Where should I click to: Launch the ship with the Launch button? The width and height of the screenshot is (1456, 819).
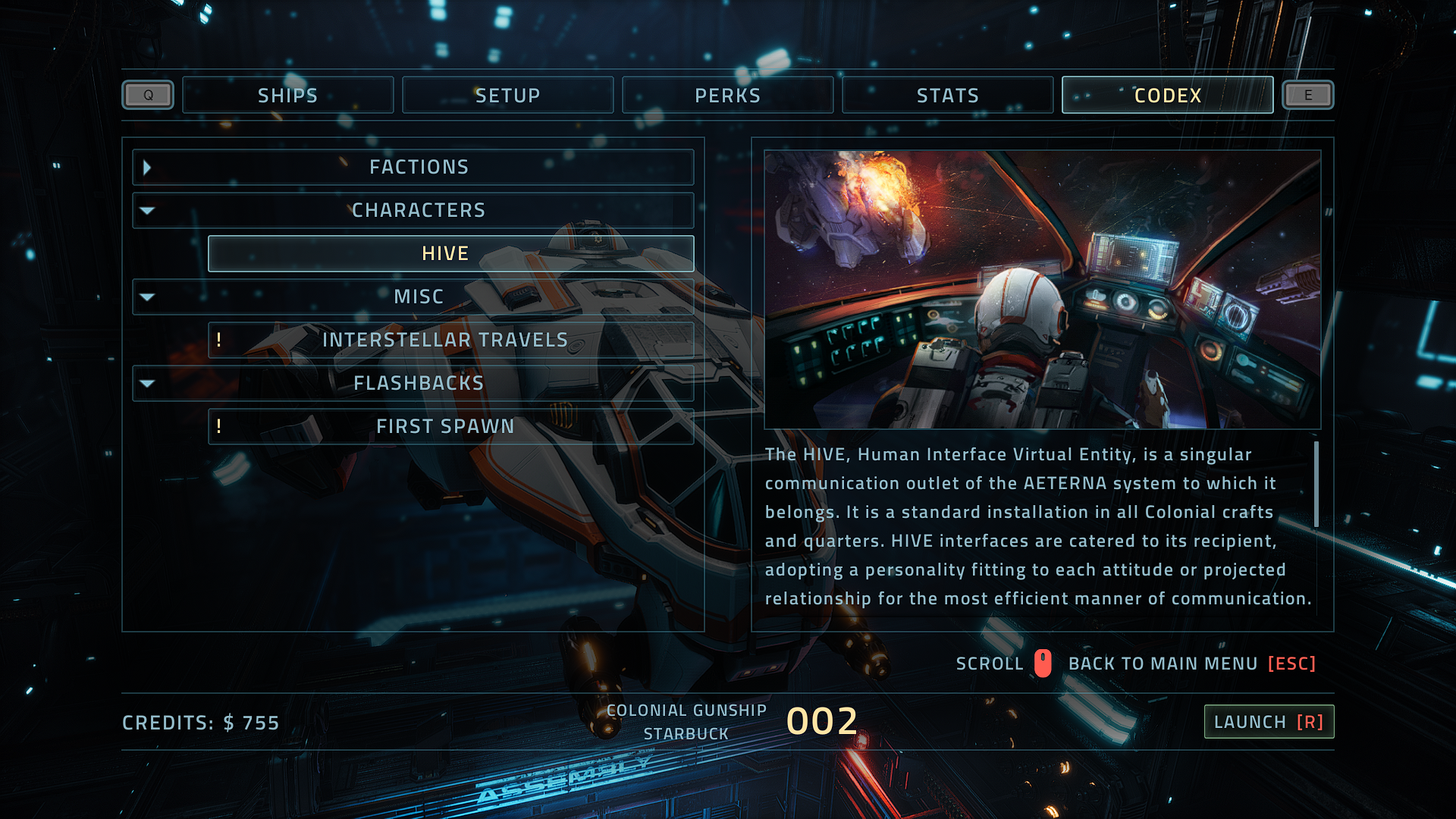1269,722
